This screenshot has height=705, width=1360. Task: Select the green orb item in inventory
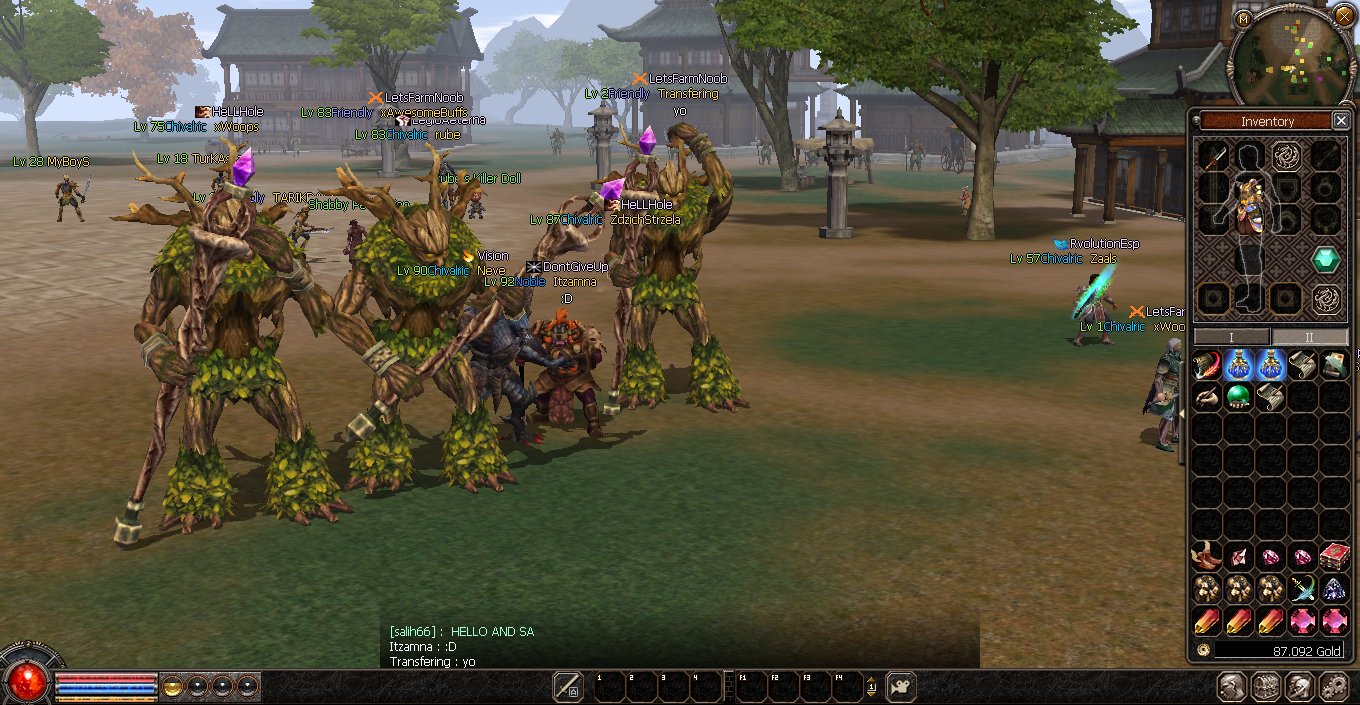[1238, 396]
